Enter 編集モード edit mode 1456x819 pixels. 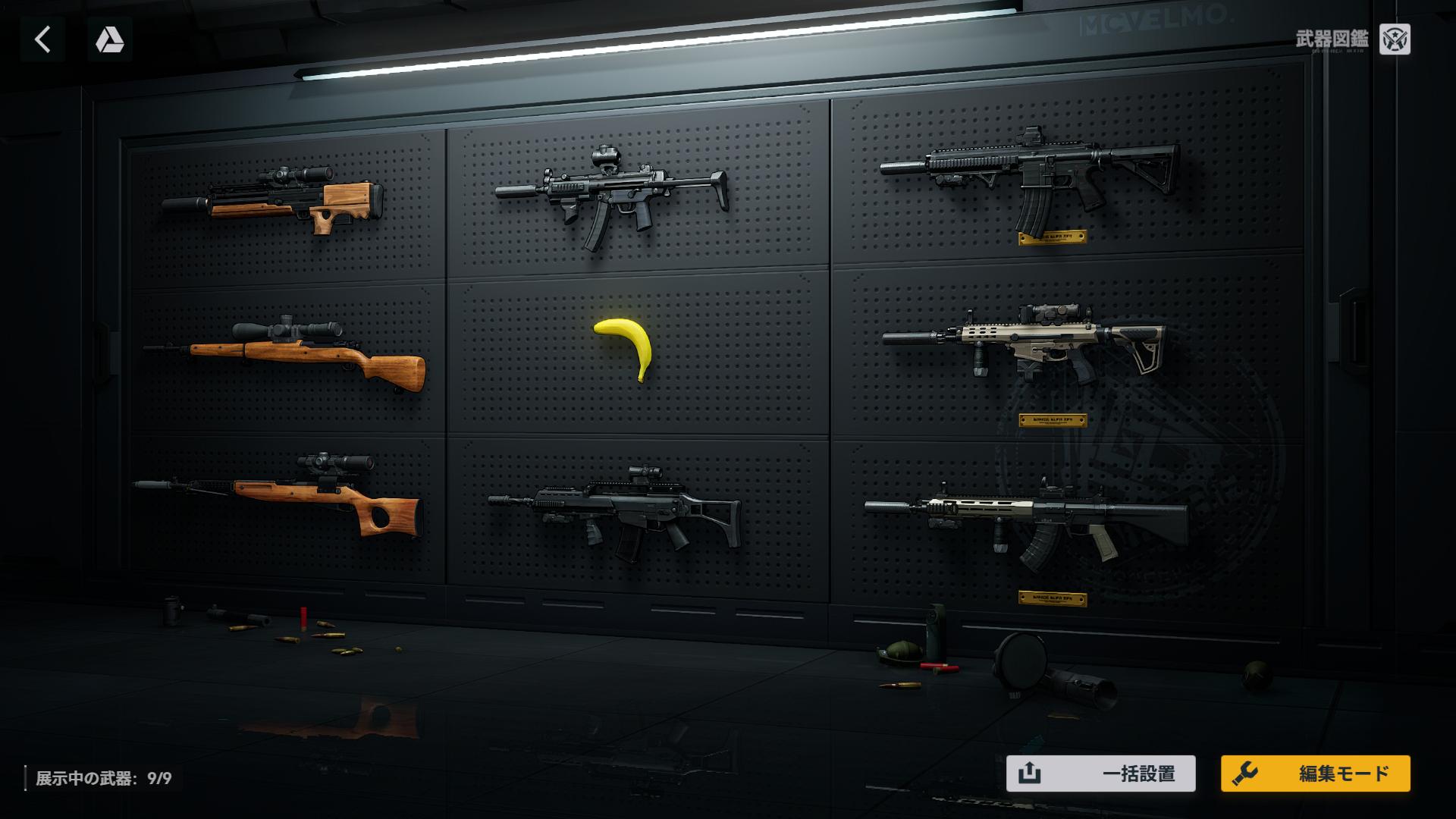coord(1315,773)
